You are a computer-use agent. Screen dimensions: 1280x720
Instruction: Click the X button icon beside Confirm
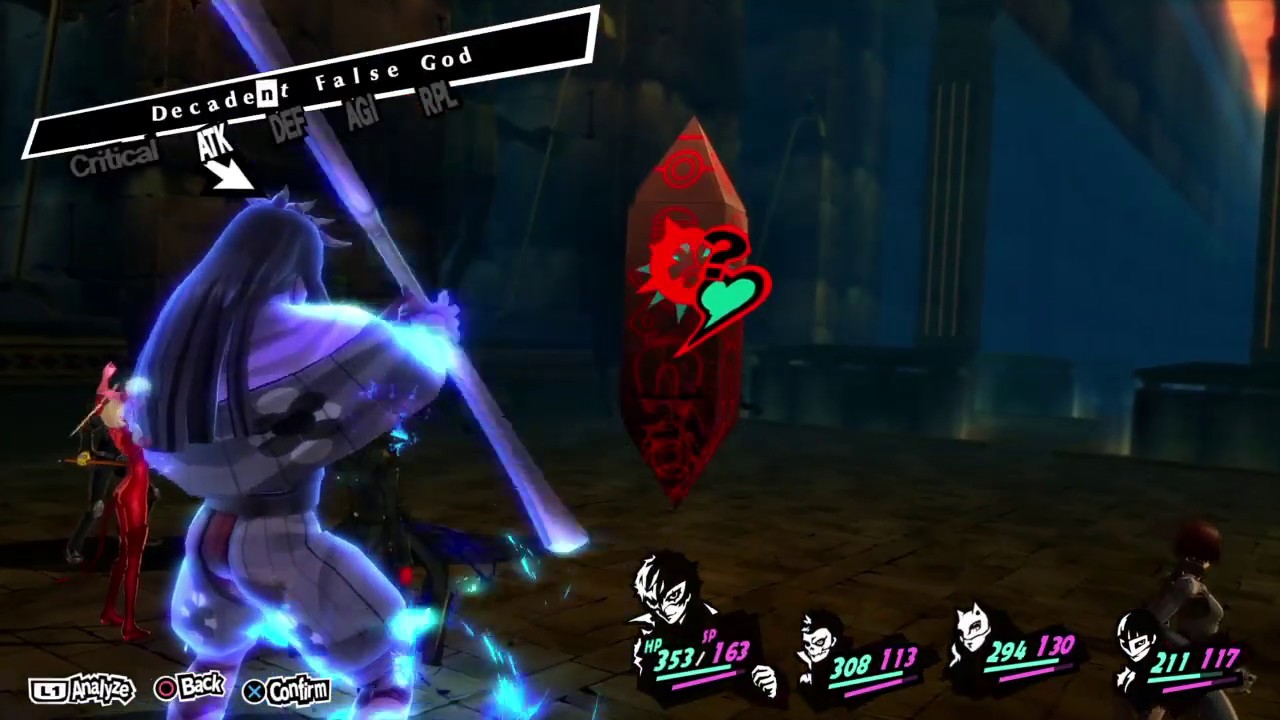[x=255, y=691]
